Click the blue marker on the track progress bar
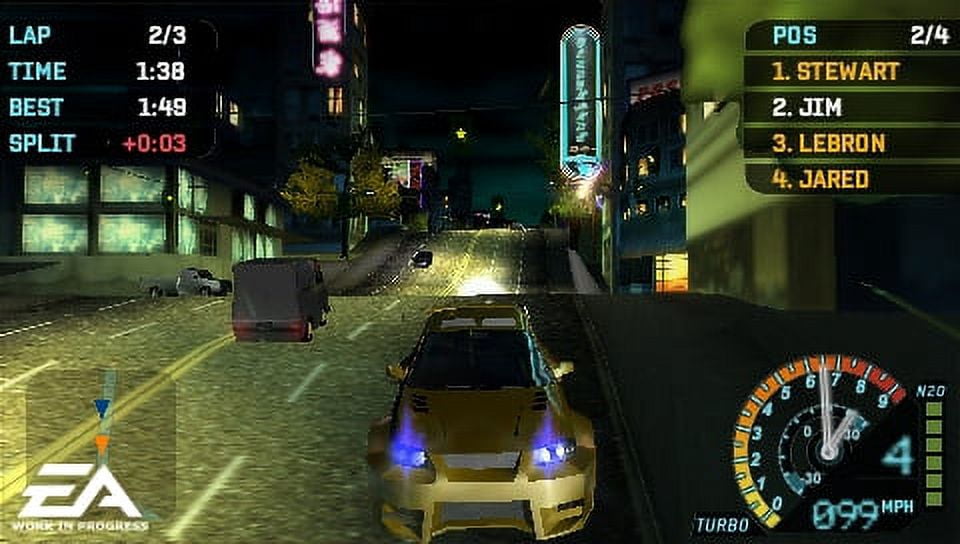 pyautogui.click(x=102, y=407)
